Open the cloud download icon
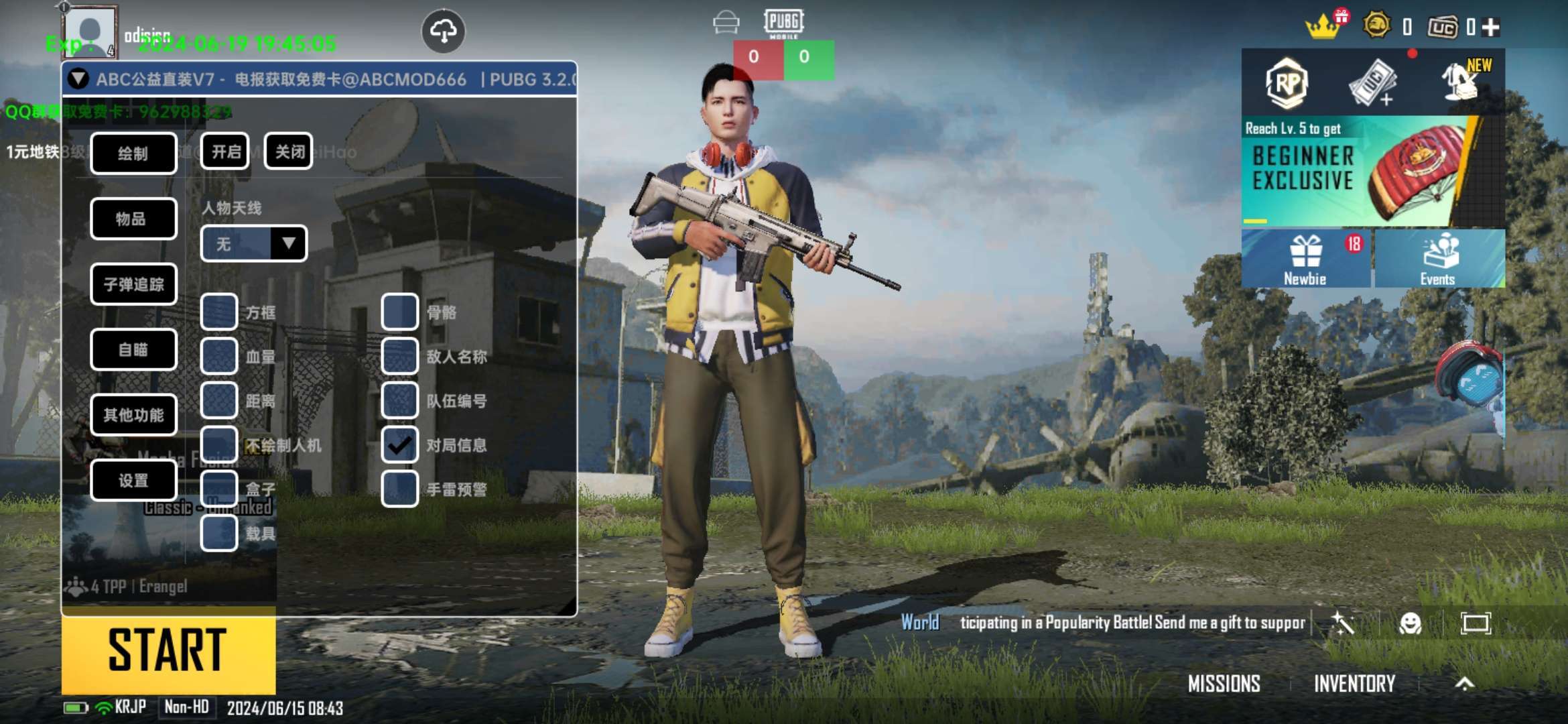This screenshot has width=1568, height=724. click(x=443, y=31)
